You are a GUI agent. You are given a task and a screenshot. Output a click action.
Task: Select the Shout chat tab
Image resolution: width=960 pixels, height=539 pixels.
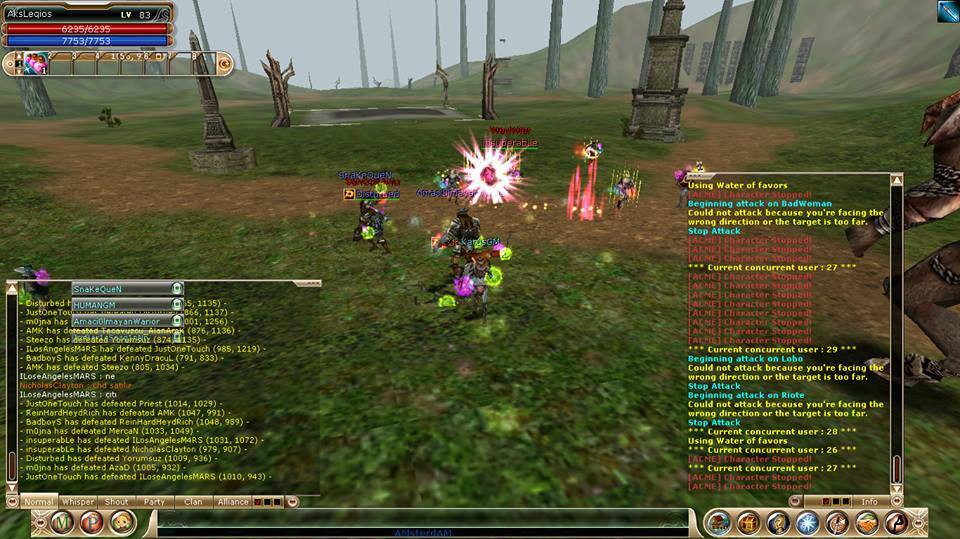pyautogui.click(x=116, y=502)
